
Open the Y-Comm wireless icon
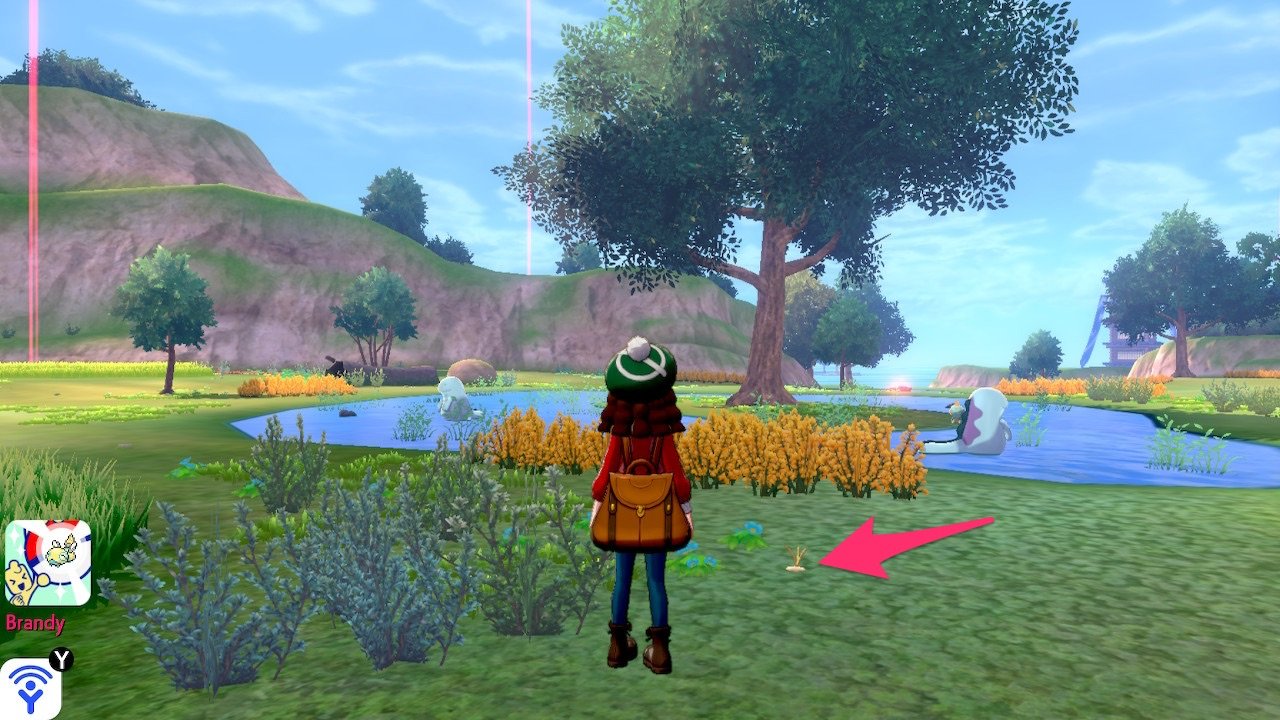click(30, 688)
